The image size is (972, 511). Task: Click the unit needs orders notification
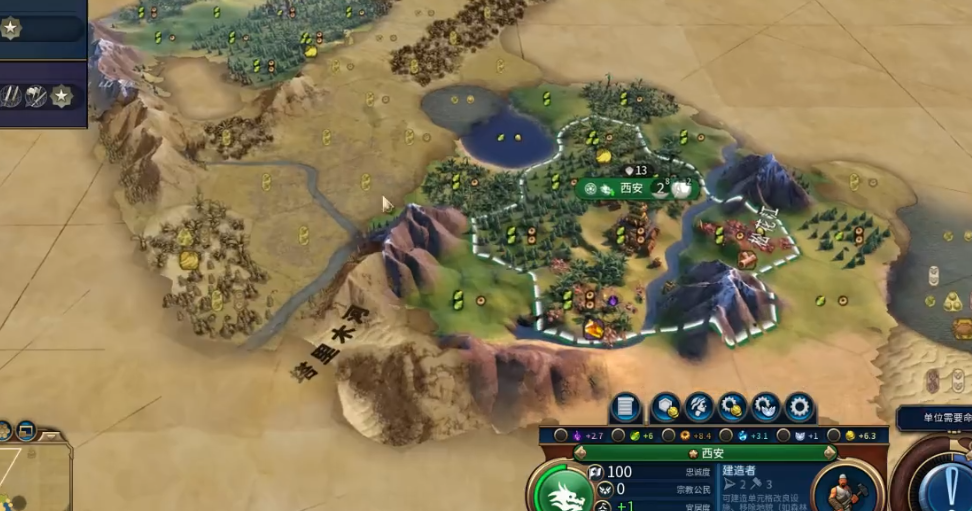tap(933, 418)
